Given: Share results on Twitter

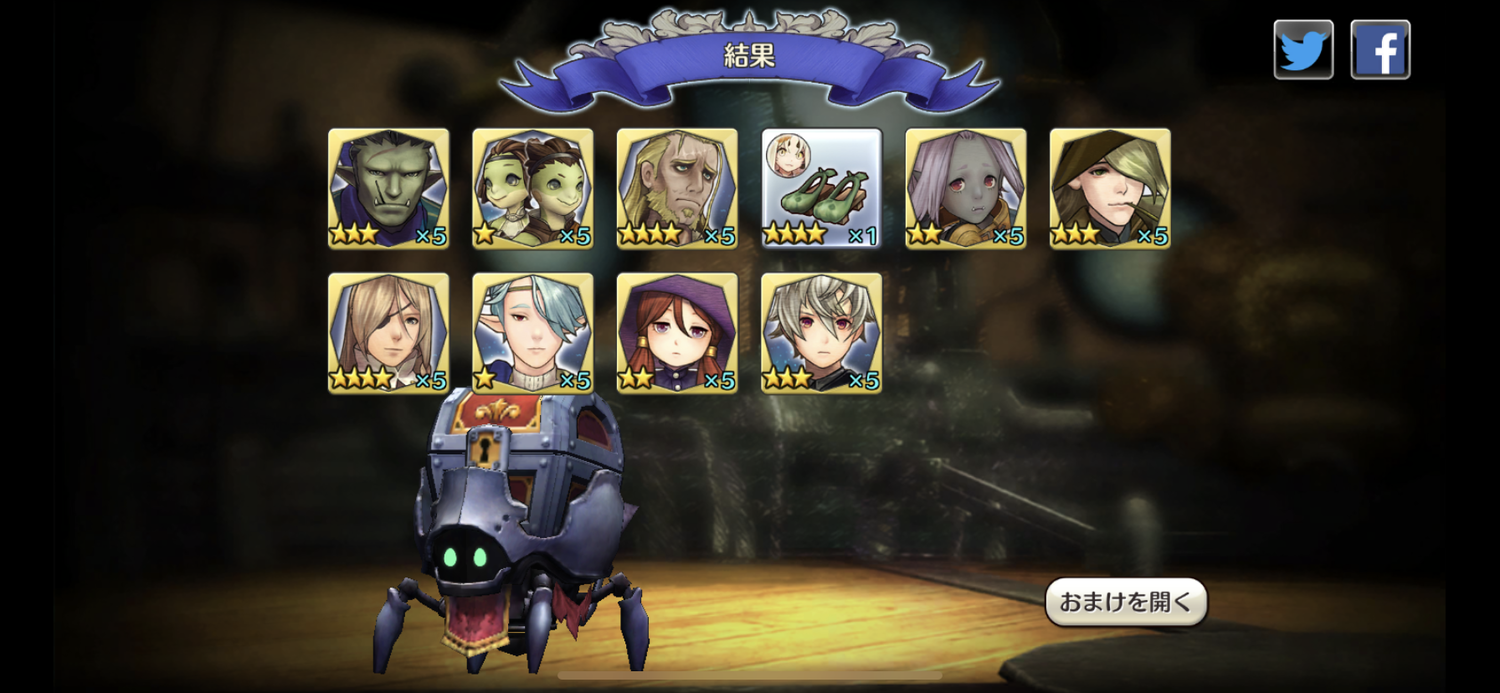Looking at the screenshot, I should click(1303, 49).
